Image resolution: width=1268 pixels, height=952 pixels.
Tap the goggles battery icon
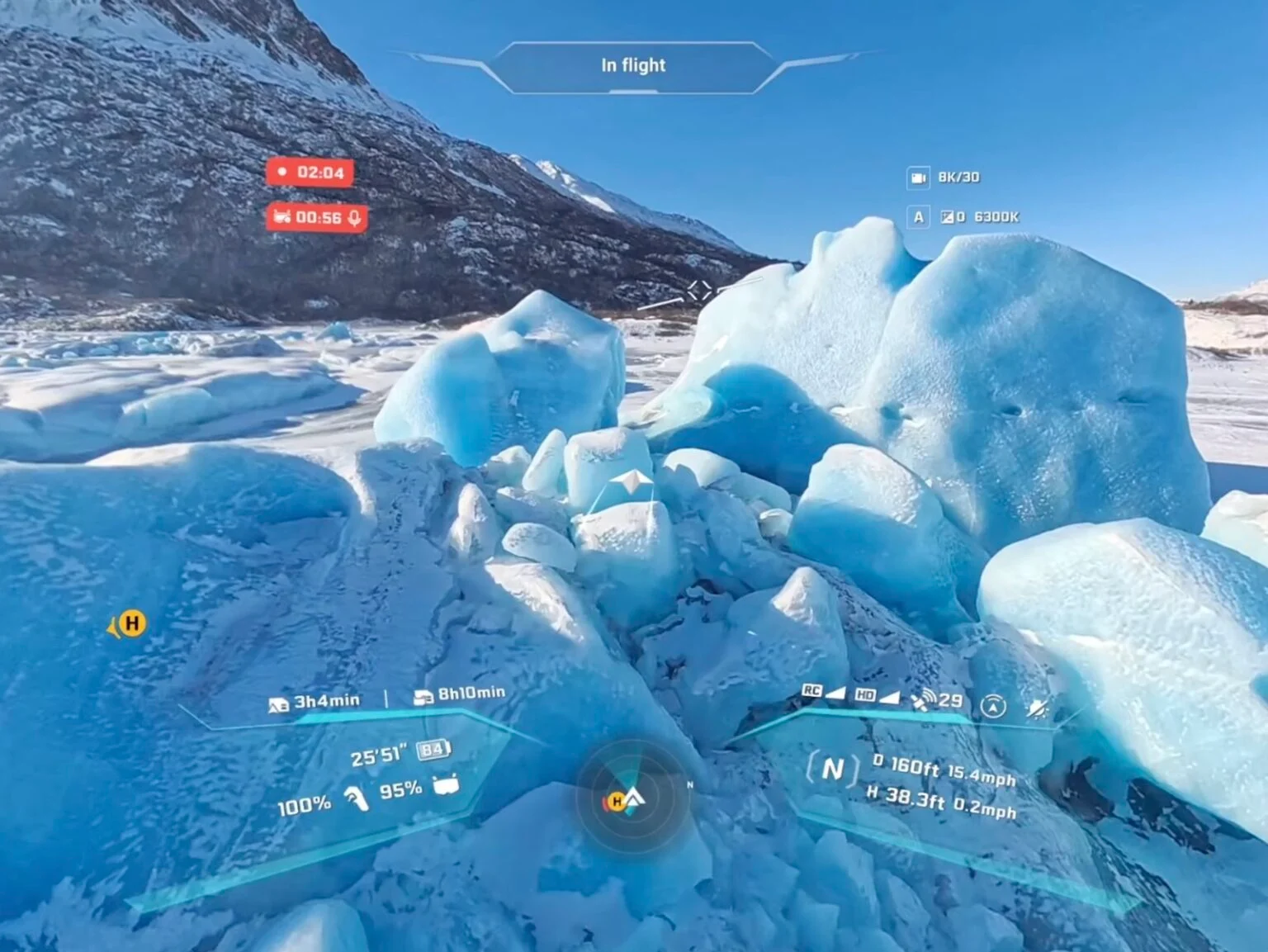pyautogui.click(x=446, y=784)
